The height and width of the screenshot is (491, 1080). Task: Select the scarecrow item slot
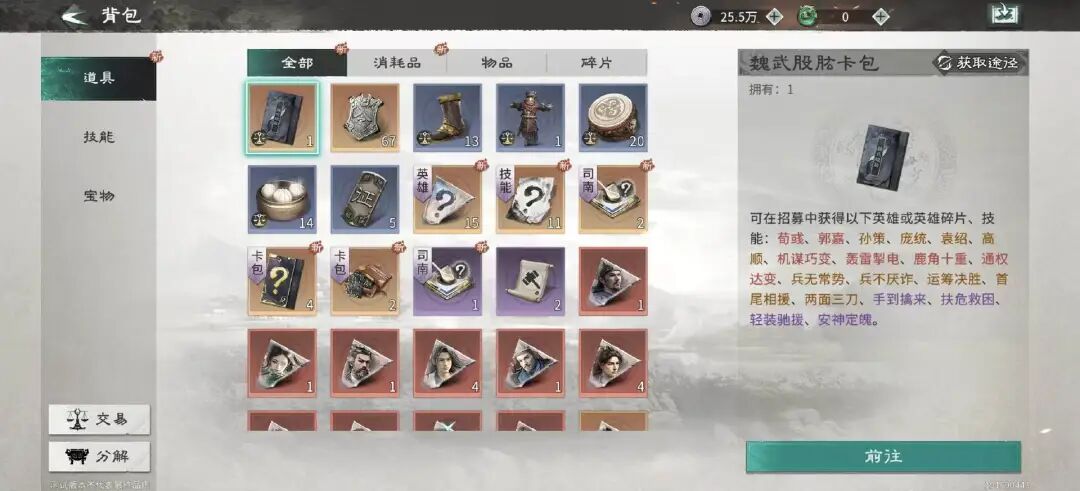tap(530, 117)
